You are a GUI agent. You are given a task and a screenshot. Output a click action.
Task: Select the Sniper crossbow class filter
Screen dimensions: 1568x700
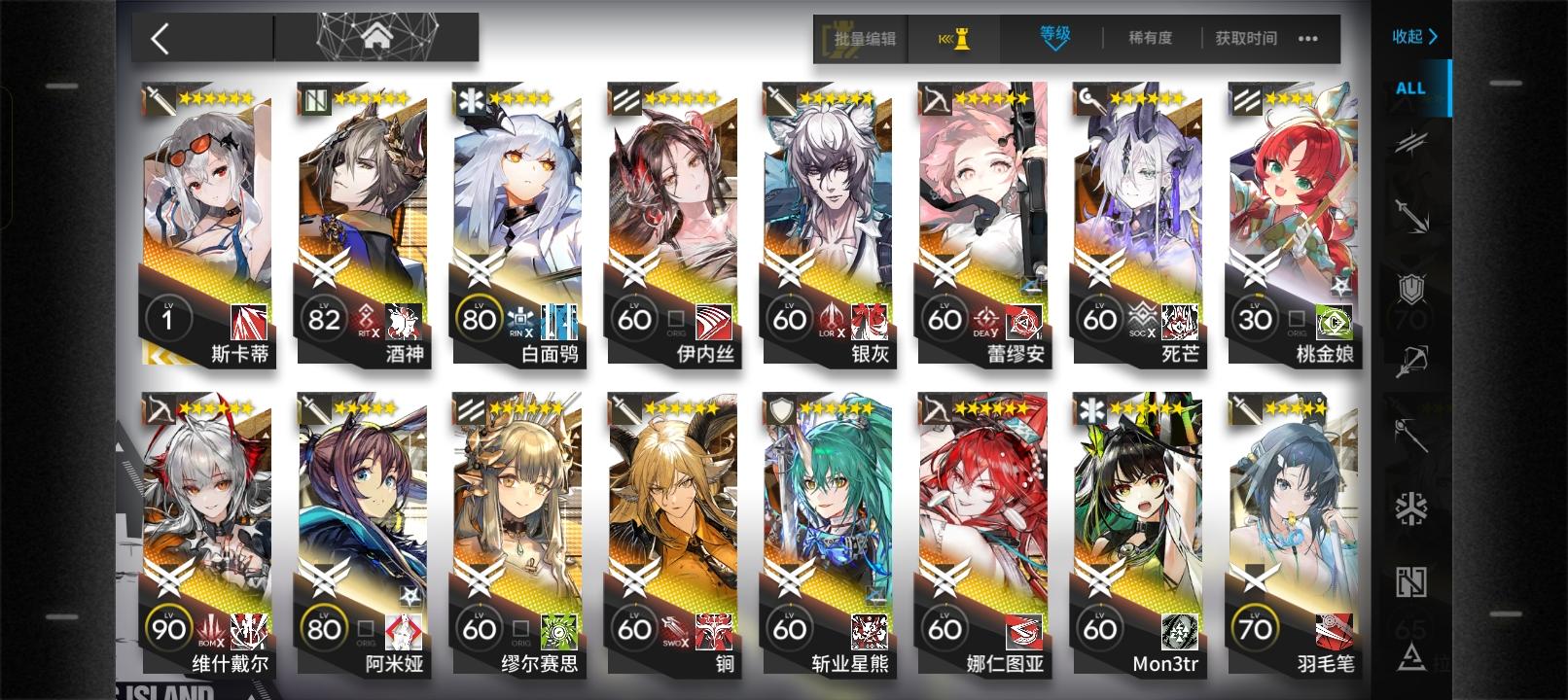tap(1410, 362)
